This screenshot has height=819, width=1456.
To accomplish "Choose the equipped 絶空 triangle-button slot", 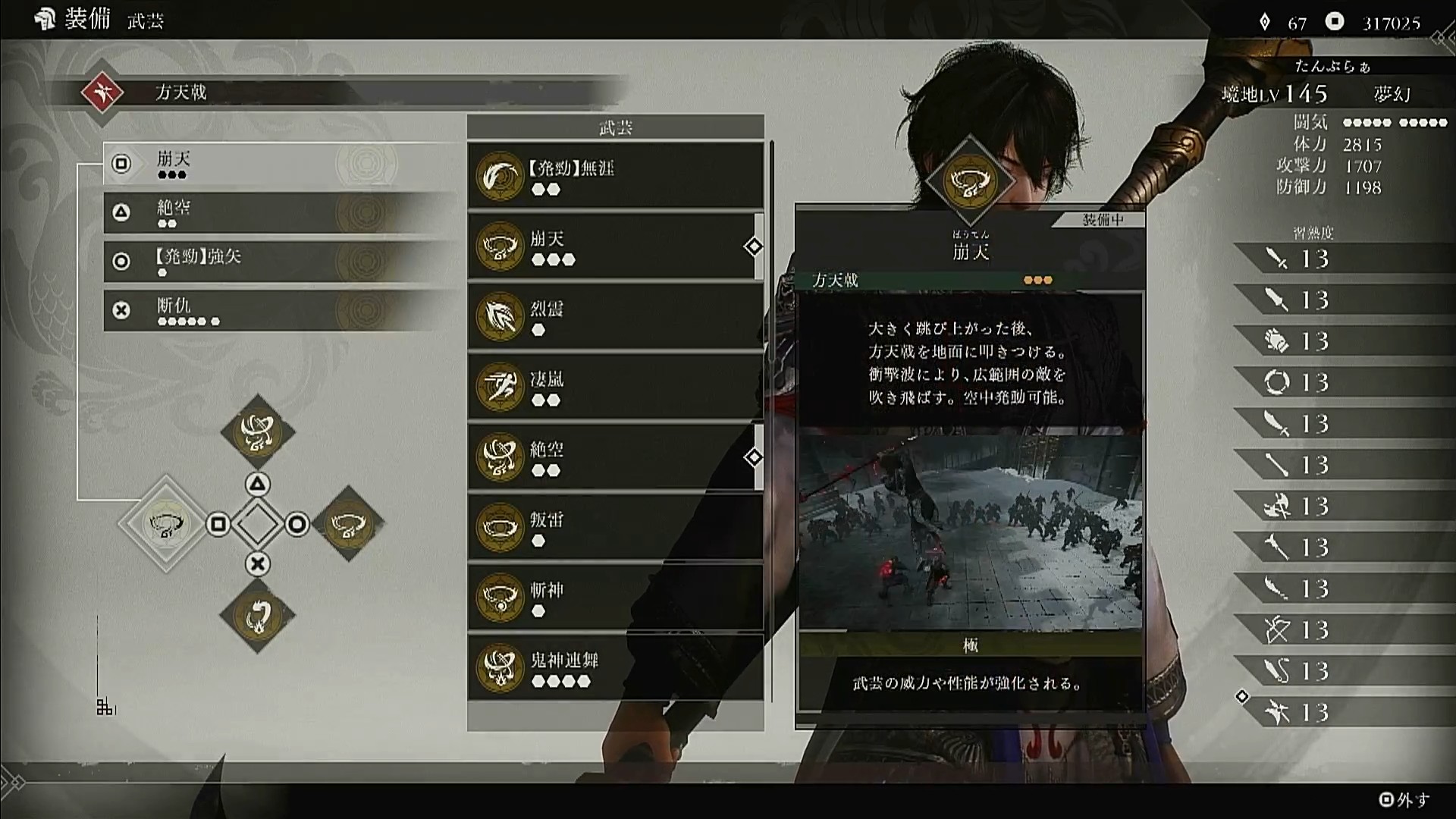I will (281, 212).
